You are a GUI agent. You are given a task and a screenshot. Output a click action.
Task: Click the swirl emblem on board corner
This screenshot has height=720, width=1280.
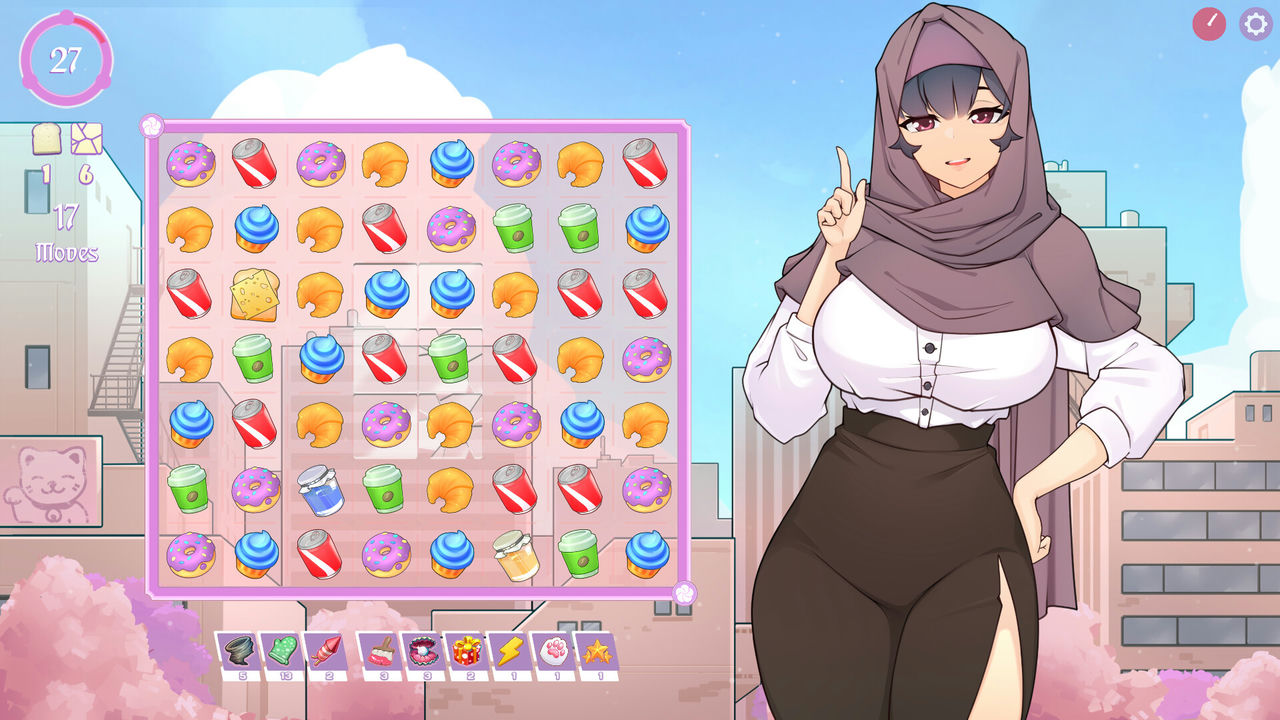click(x=151, y=125)
